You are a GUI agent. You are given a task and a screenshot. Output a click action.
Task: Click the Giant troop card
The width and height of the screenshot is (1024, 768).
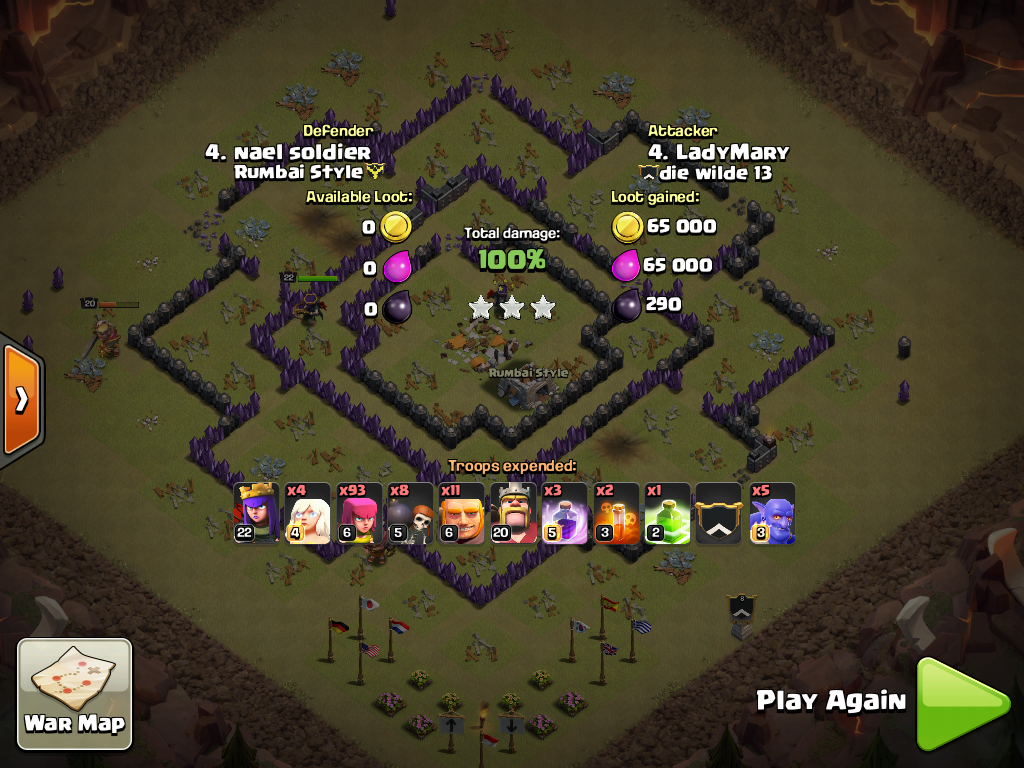(463, 514)
